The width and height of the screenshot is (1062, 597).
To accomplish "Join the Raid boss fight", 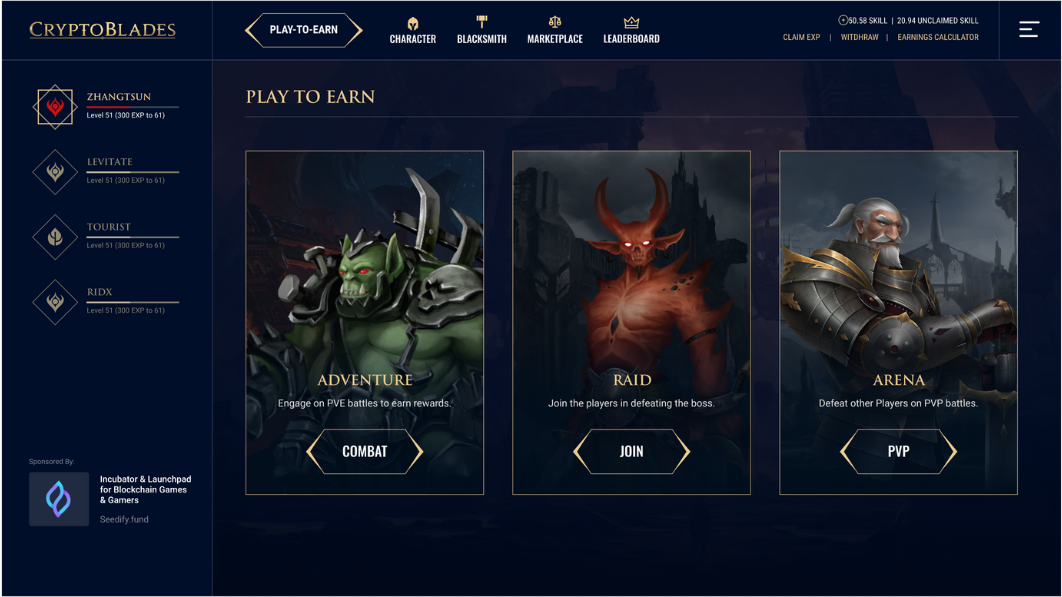I will coord(631,452).
